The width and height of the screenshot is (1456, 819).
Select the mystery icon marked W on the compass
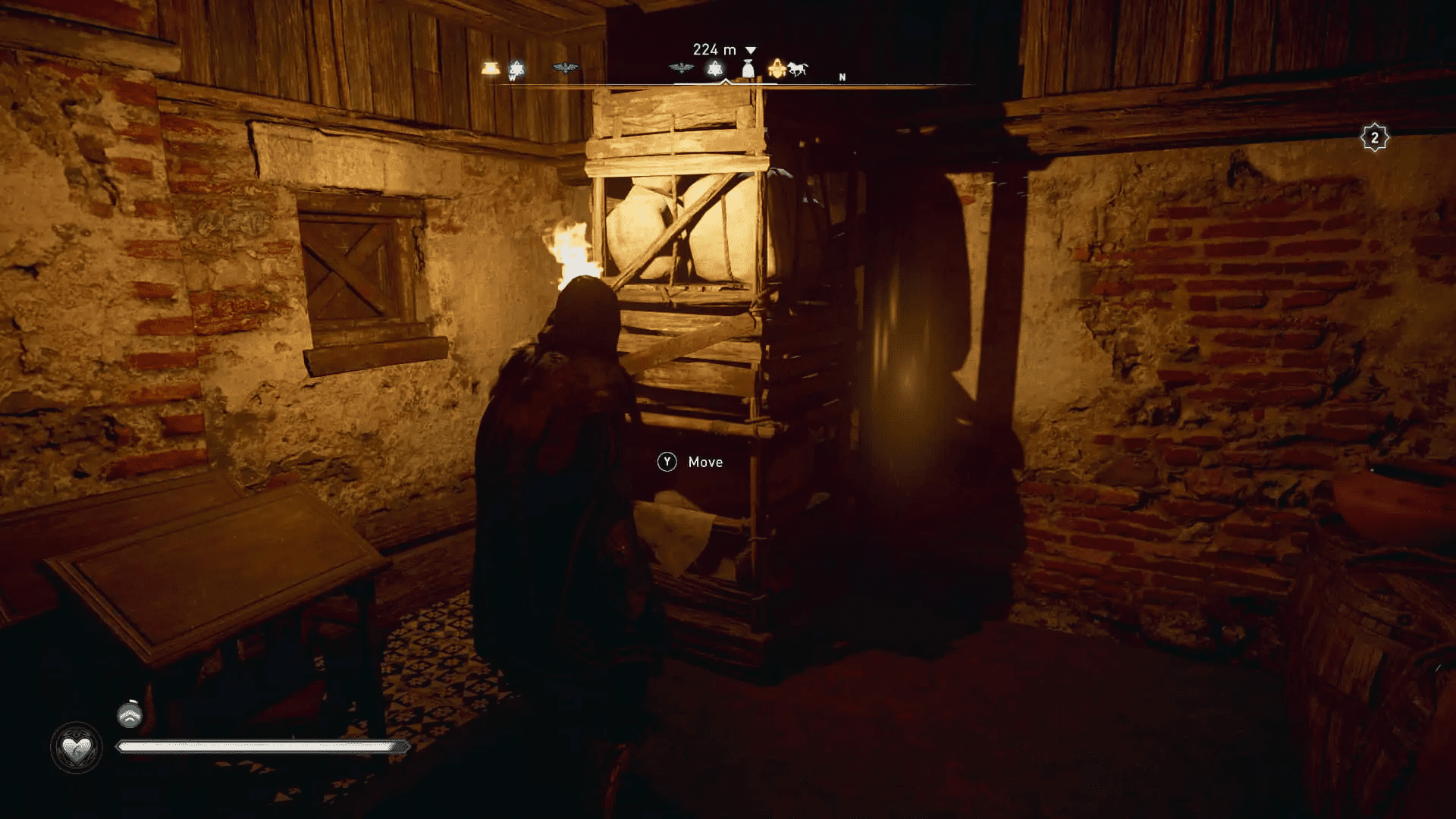point(516,67)
